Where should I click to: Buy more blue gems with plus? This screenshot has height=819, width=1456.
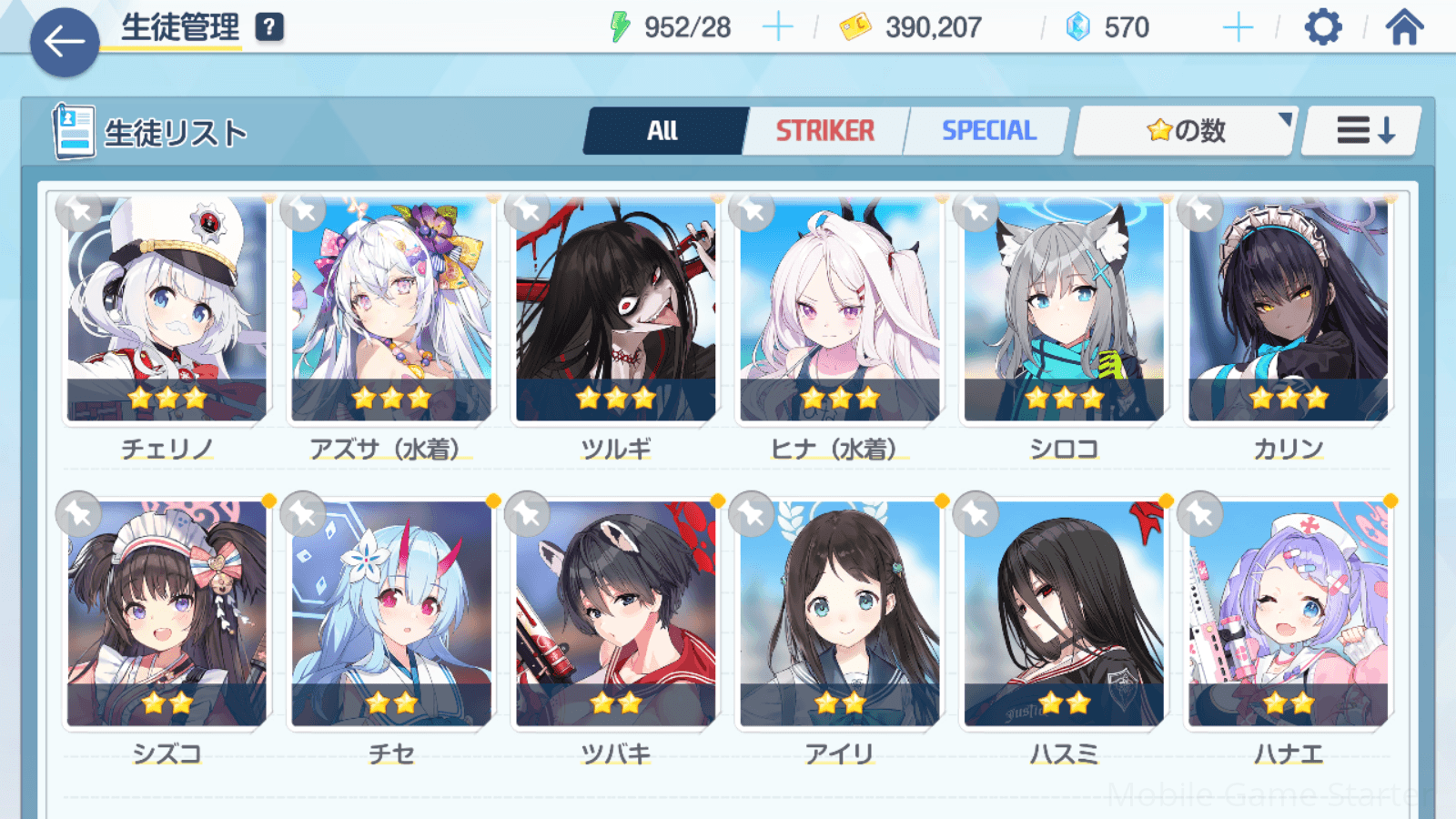[1238, 27]
